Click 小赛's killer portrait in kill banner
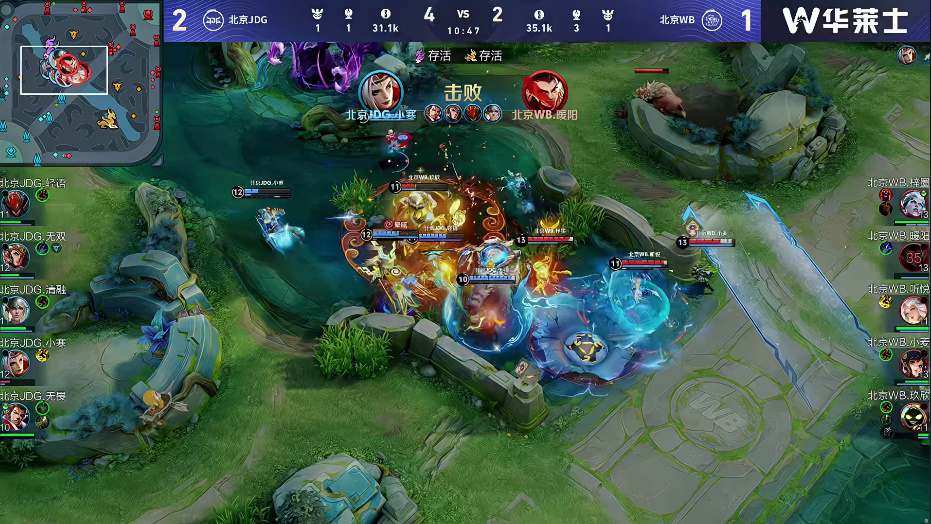 tap(381, 91)
